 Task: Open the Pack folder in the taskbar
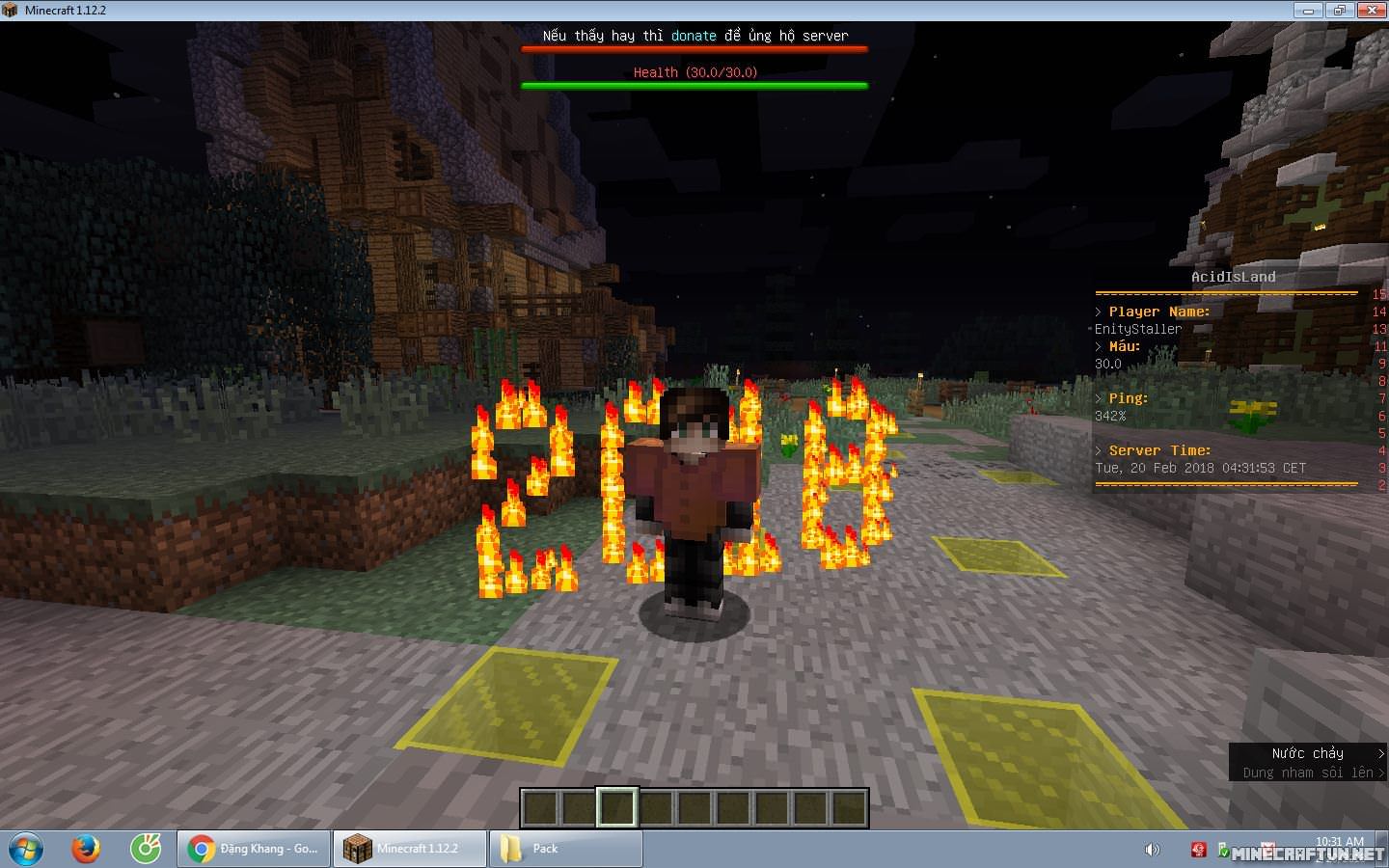click(x=565, y=849)
